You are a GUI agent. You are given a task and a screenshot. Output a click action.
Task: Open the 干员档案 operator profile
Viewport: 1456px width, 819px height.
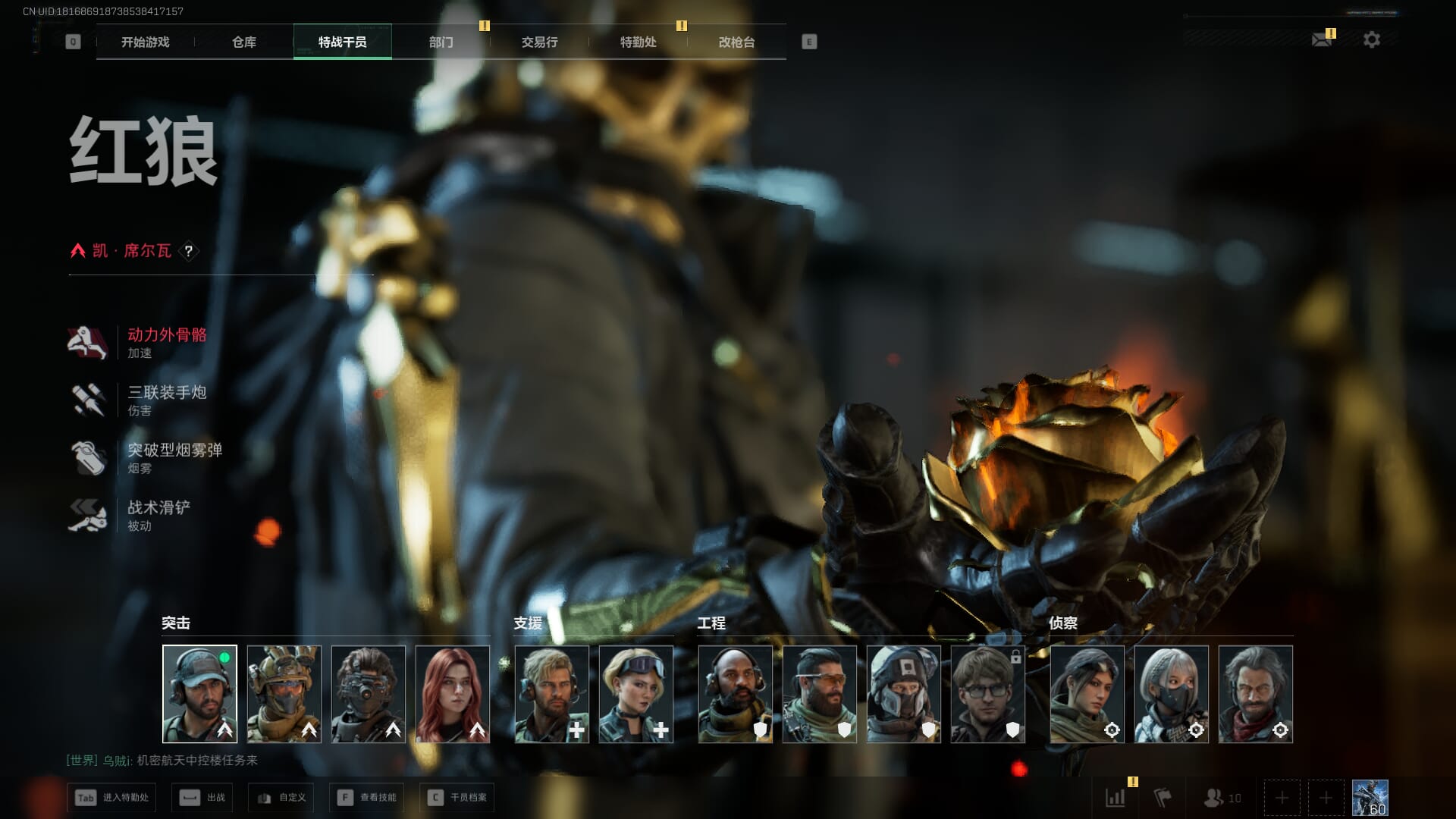coord(457,798)
